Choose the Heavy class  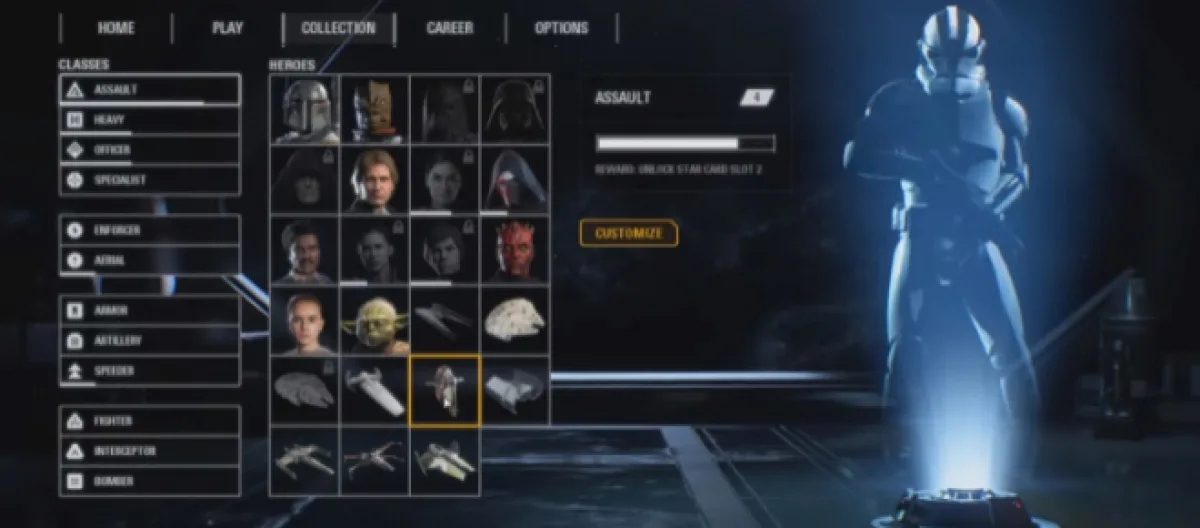[x=150, y=120]
